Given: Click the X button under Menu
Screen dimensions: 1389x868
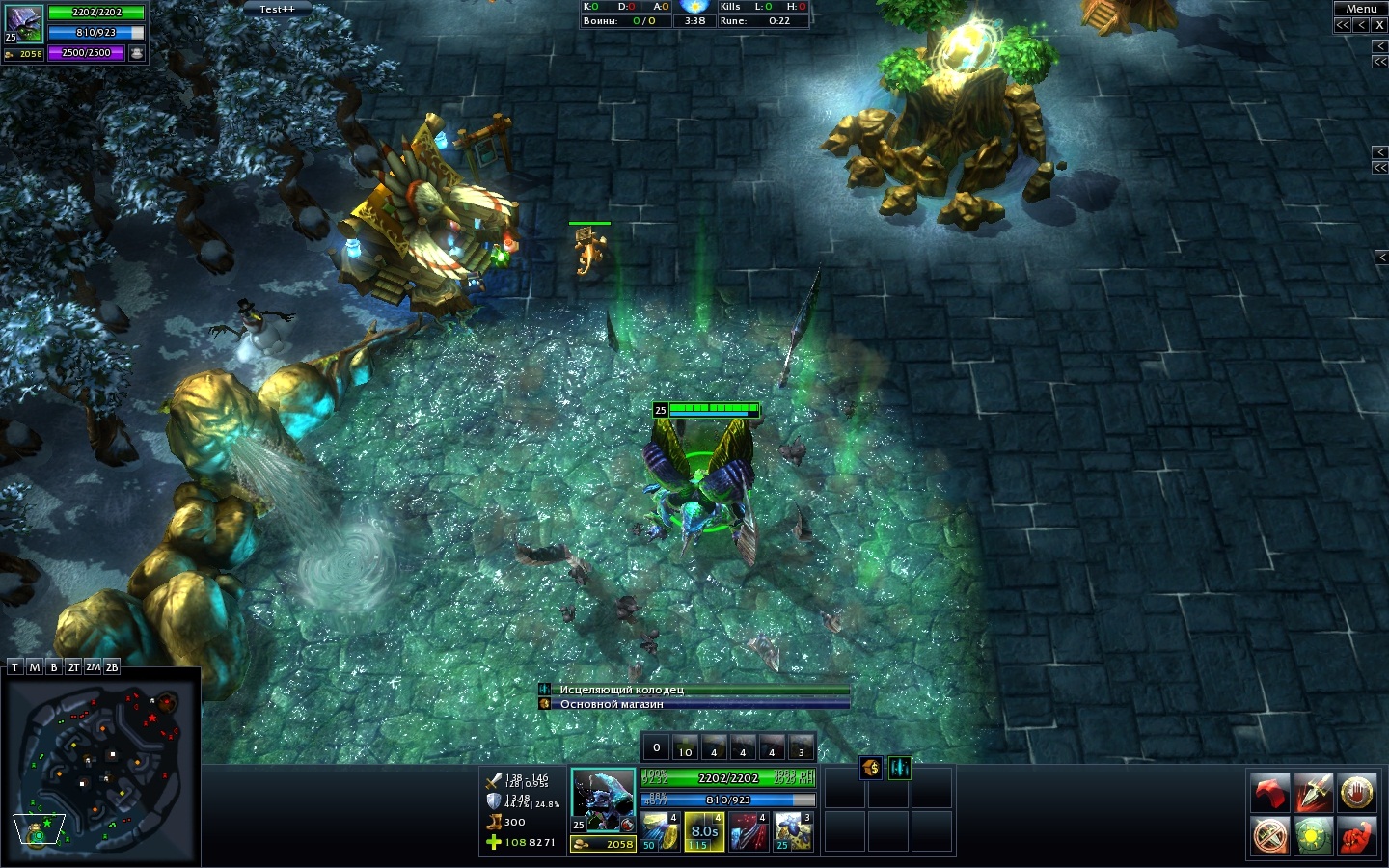Looking at the screenshot, I should point(1378,25).
